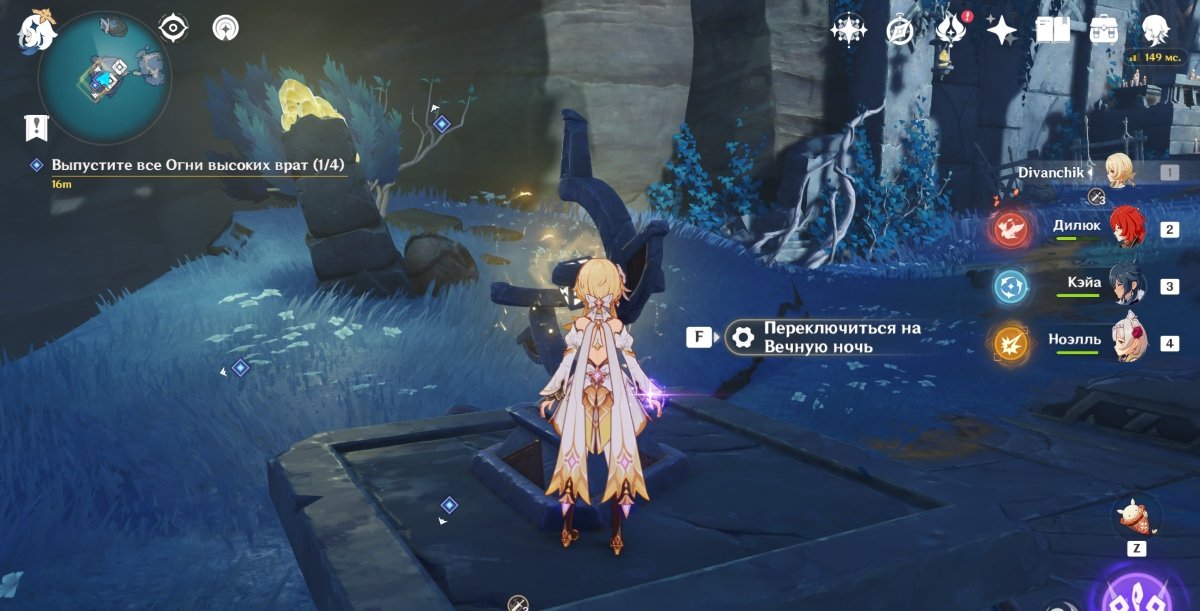The image size is (1200, 611).
Task: Open the compass icon in the top bar
Action: click(900, 30)
